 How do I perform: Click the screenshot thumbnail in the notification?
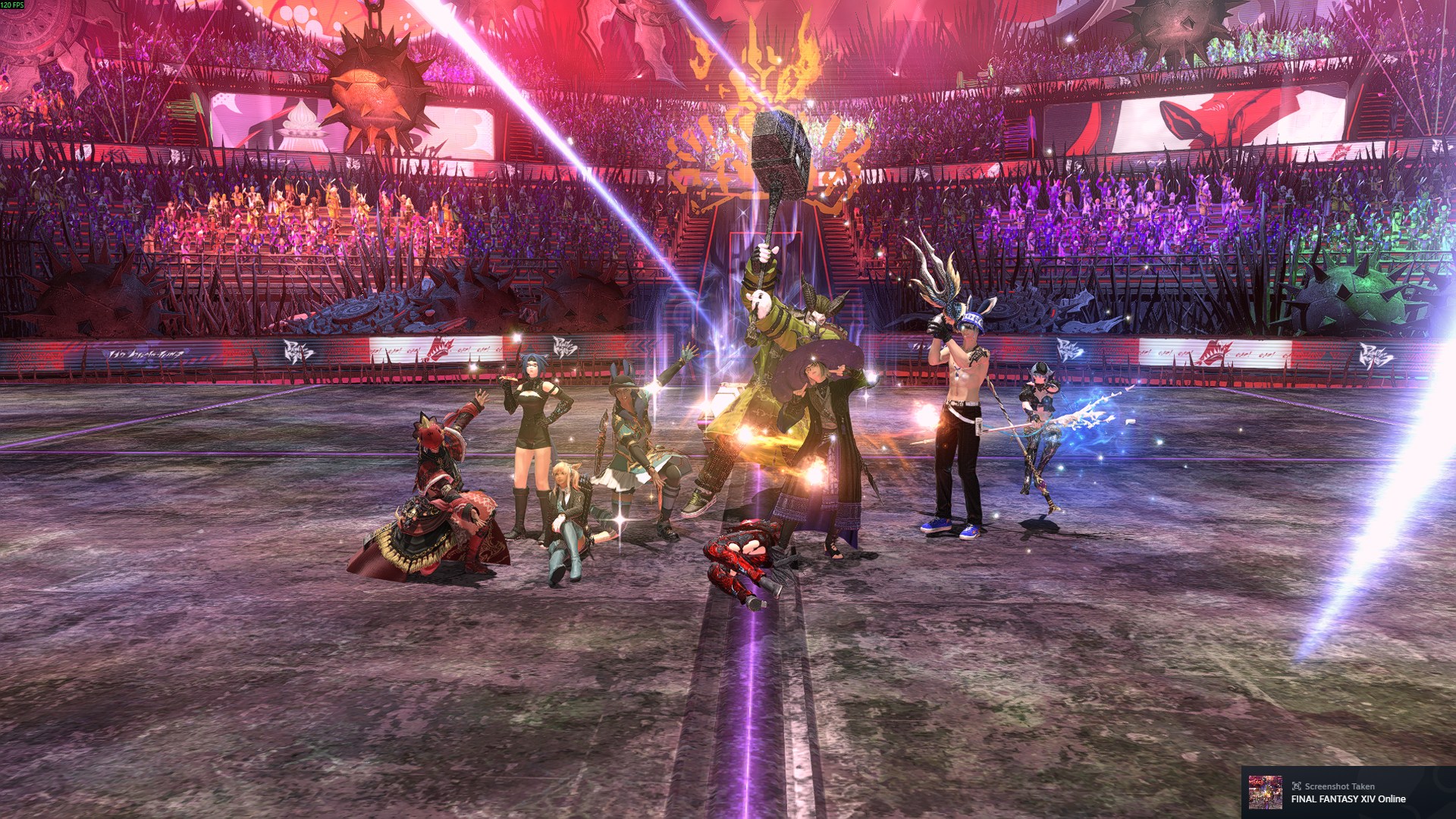[x=1265, y=792]
